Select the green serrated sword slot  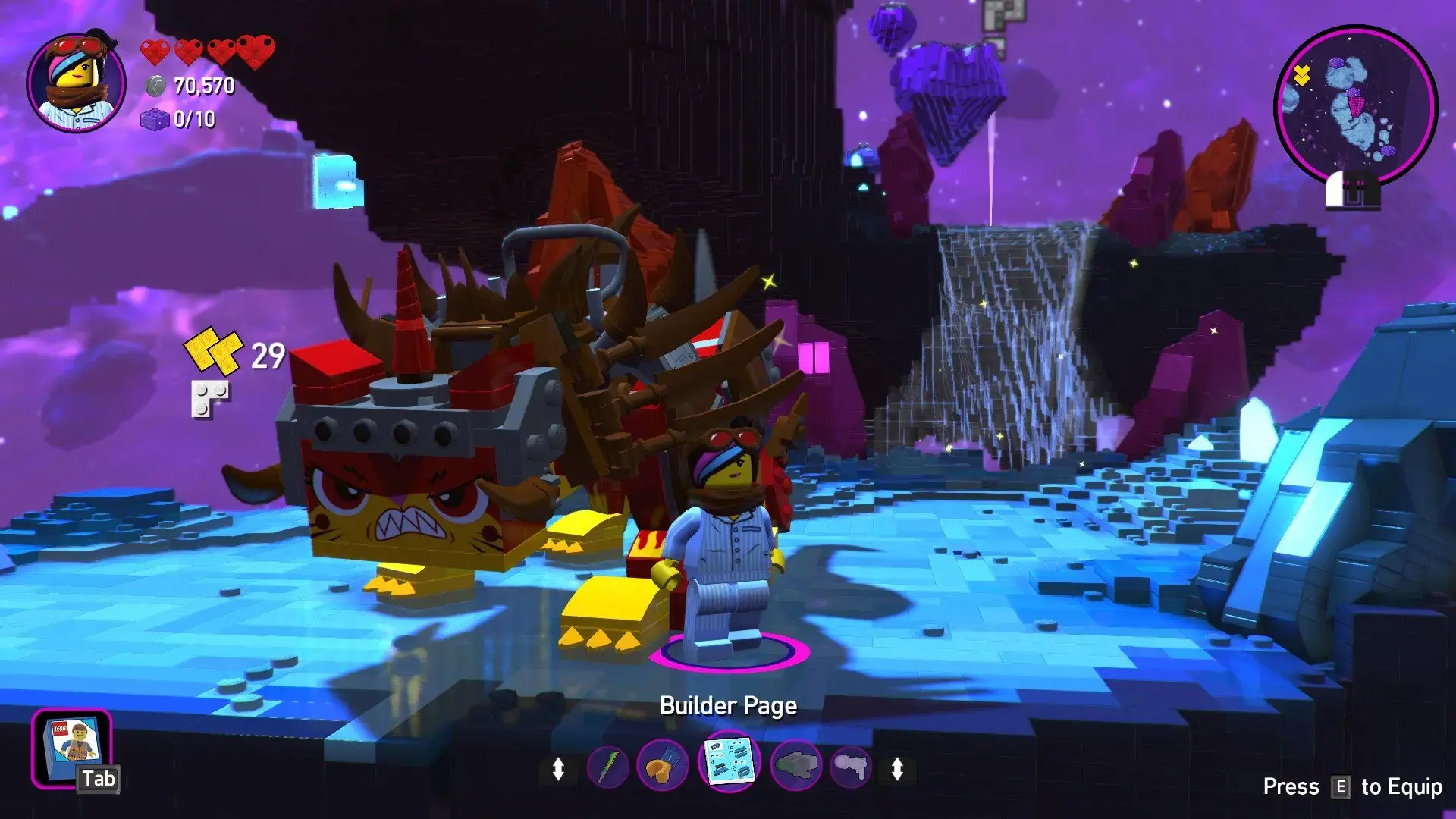[608, 767]
